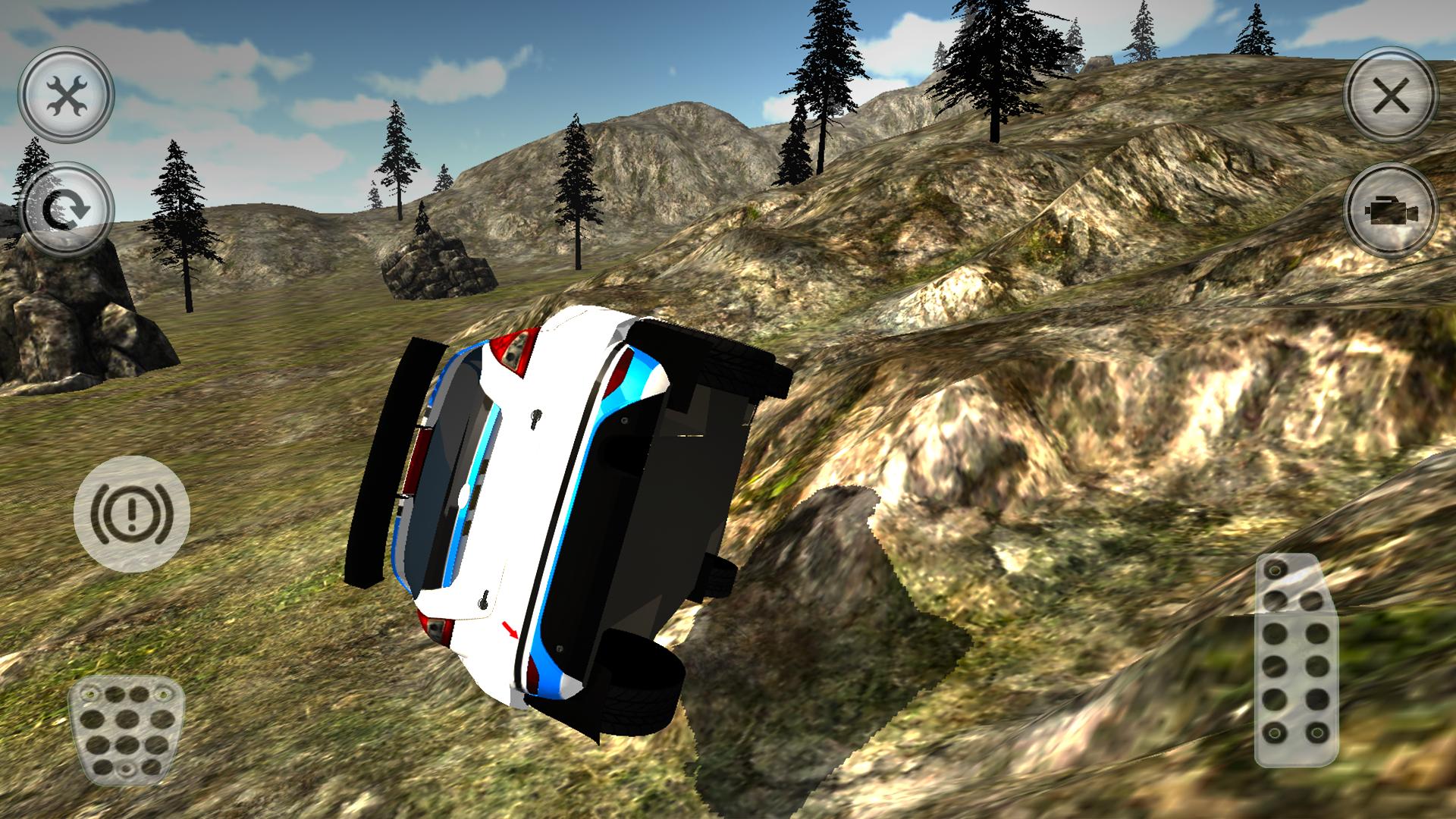This screenshot has height=819, width=1456.
Task: Return to menu using the close control
Action: tap(1392, 95)
